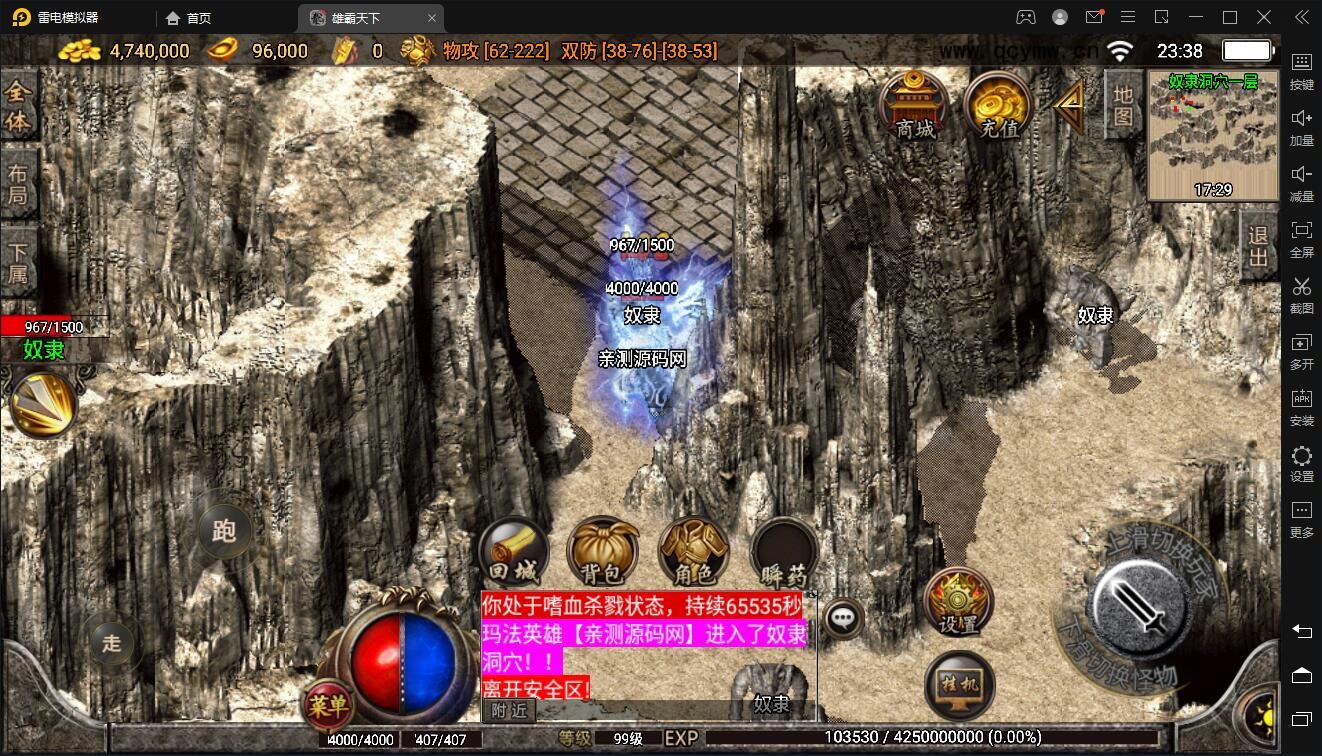
Task: Select the 全体 side tab
Action: [x=18, y=106]
